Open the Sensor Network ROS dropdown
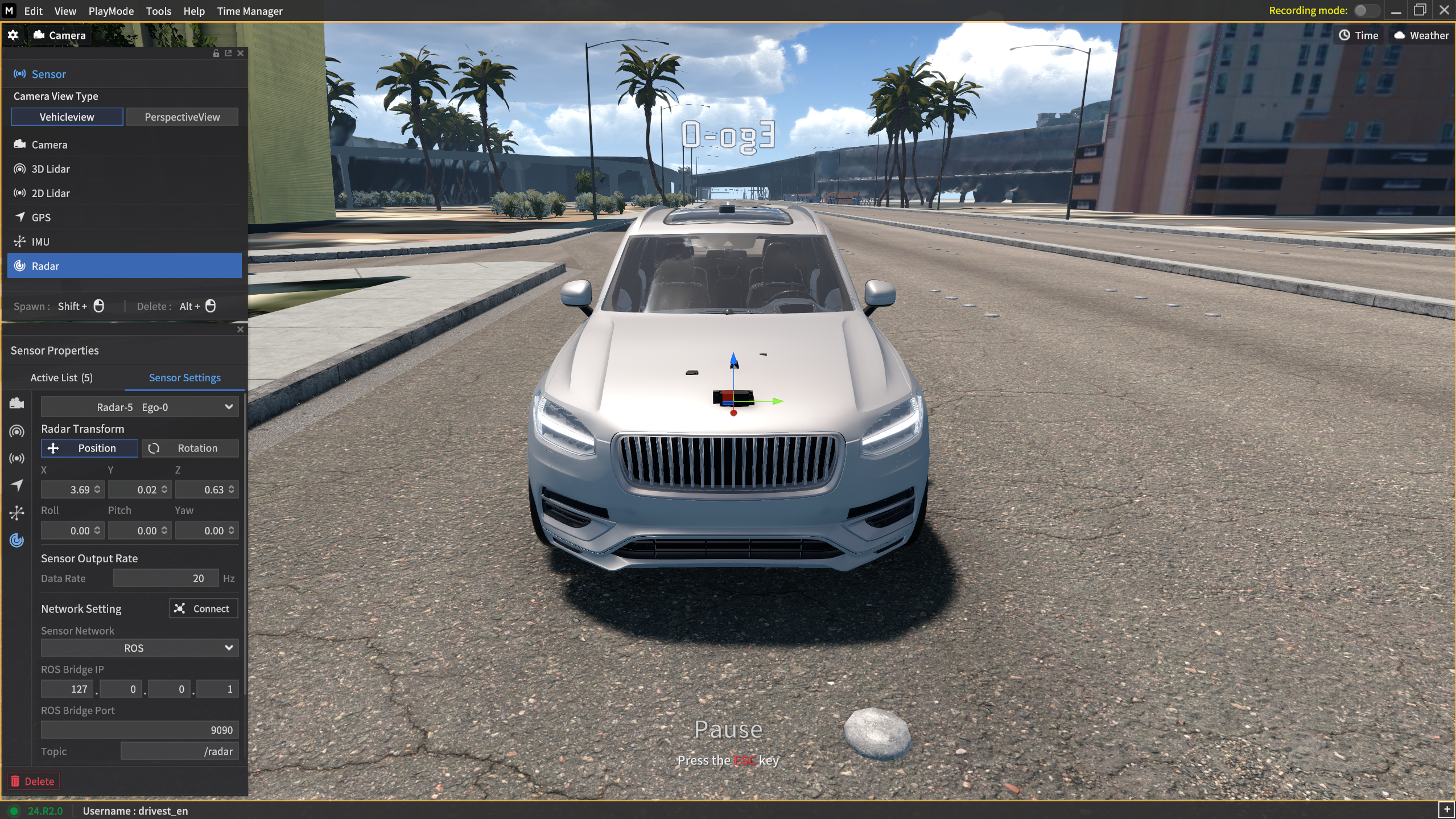The height and width of the screenshot is (819, 1456). [139, 648]
